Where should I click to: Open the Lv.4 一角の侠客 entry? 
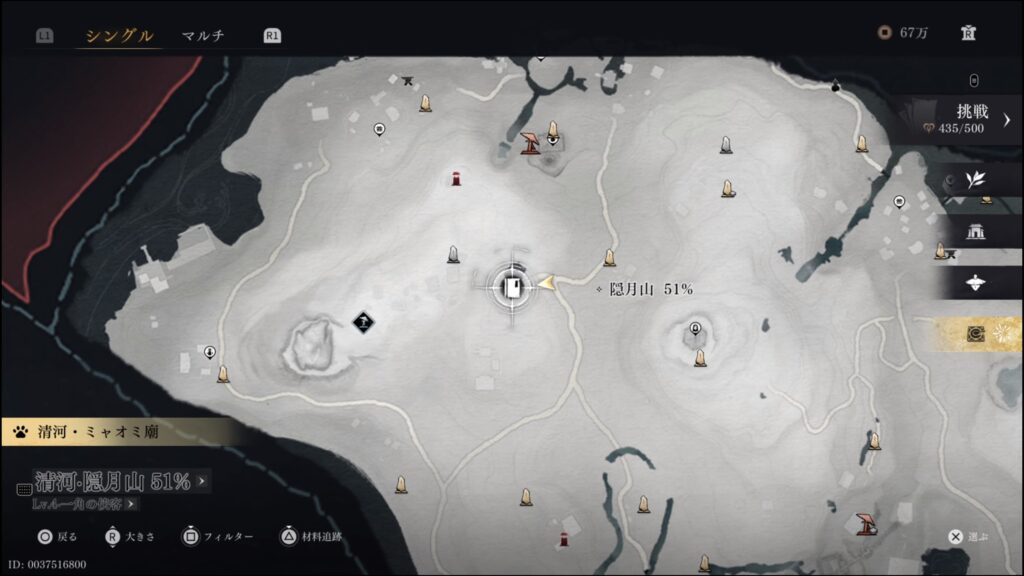point(84,505)
